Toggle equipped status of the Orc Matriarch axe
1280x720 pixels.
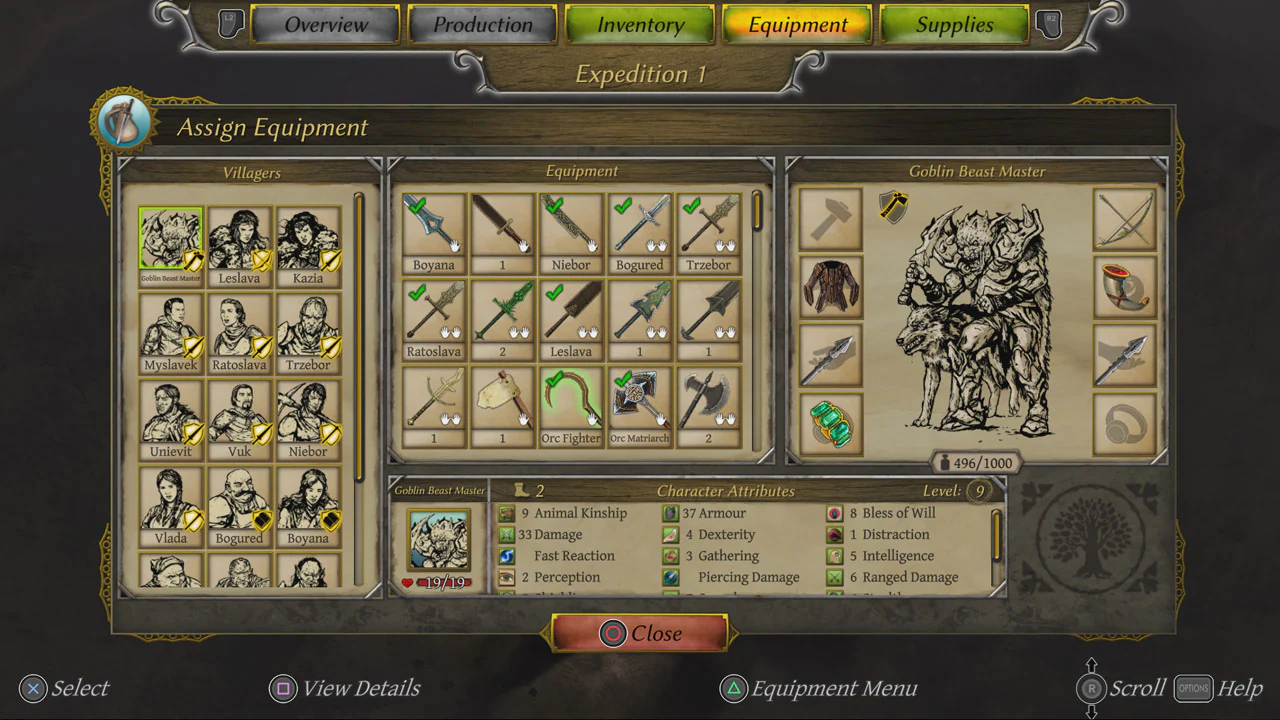point(624,378)
